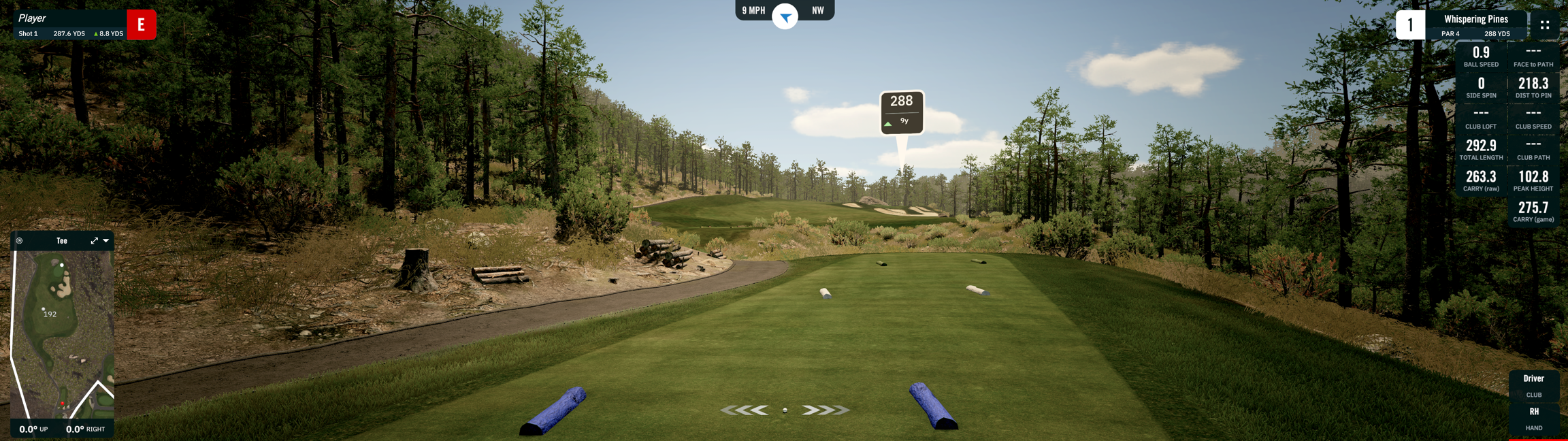Move ball position with the left chevron arrows
The width and height of the screenshot is (1568, 441).
coord(745,410)
